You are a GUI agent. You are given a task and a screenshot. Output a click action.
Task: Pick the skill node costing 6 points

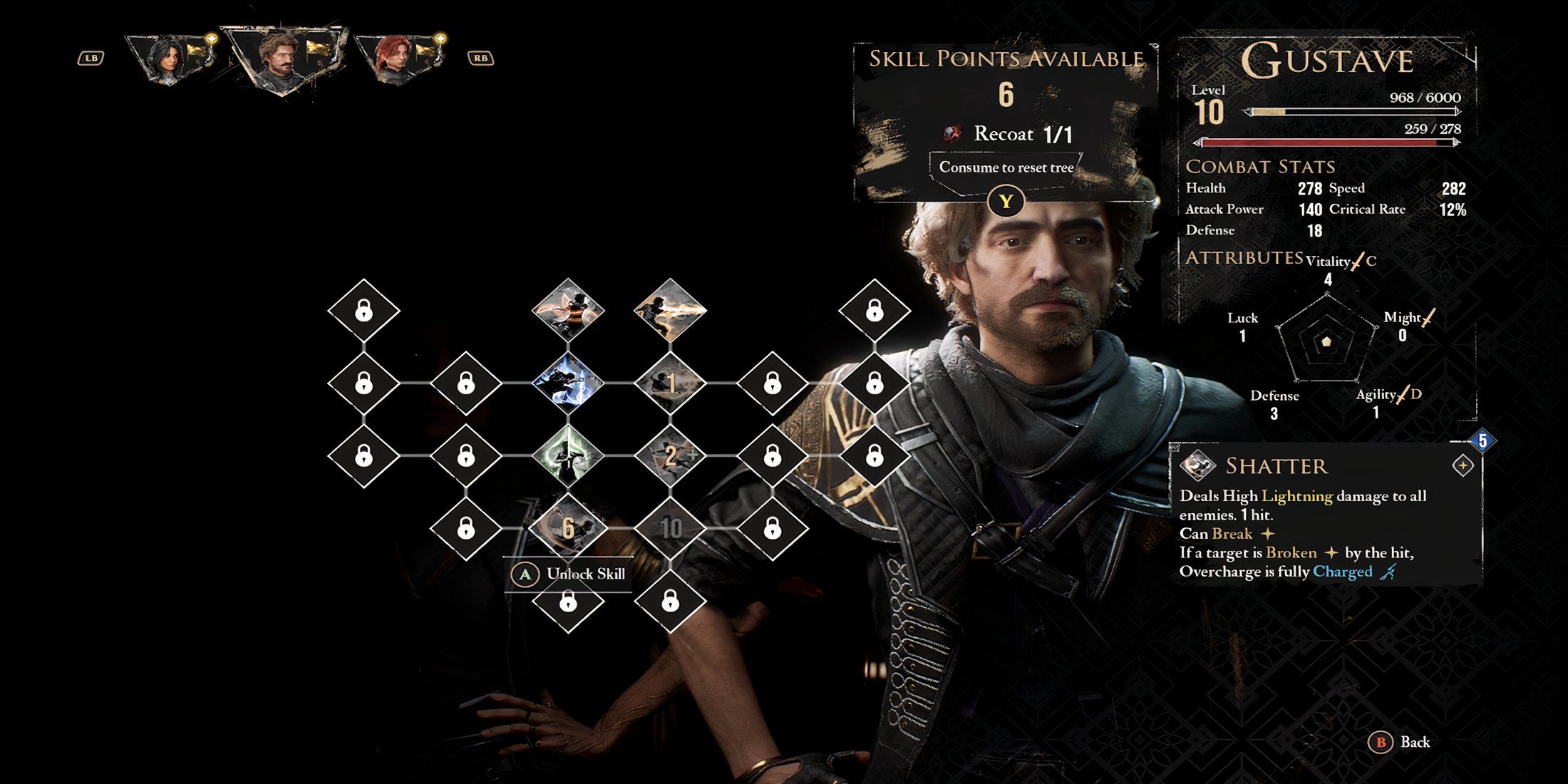568,527
